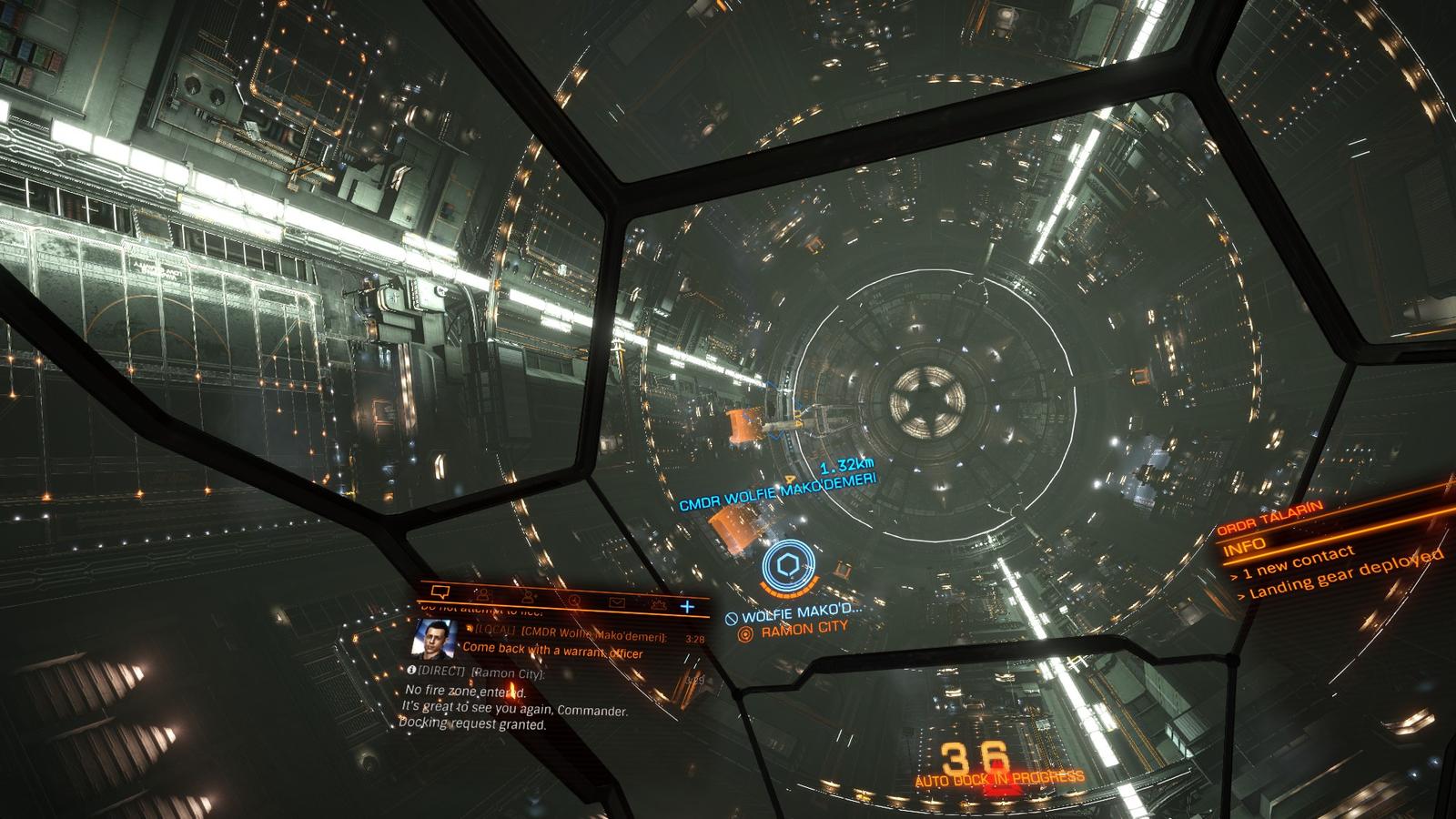The width and height of the screenshot is (1456, 819).
Task: Open the INFO panel header
Action: (x=1245, y=546)
